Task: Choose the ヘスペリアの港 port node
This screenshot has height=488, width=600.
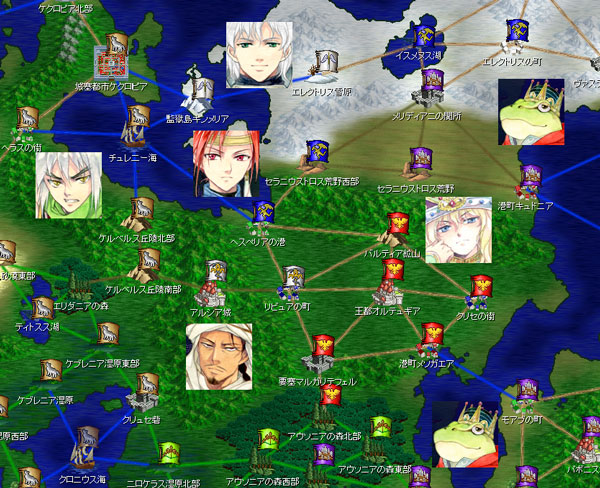Action: coord(264,214)
